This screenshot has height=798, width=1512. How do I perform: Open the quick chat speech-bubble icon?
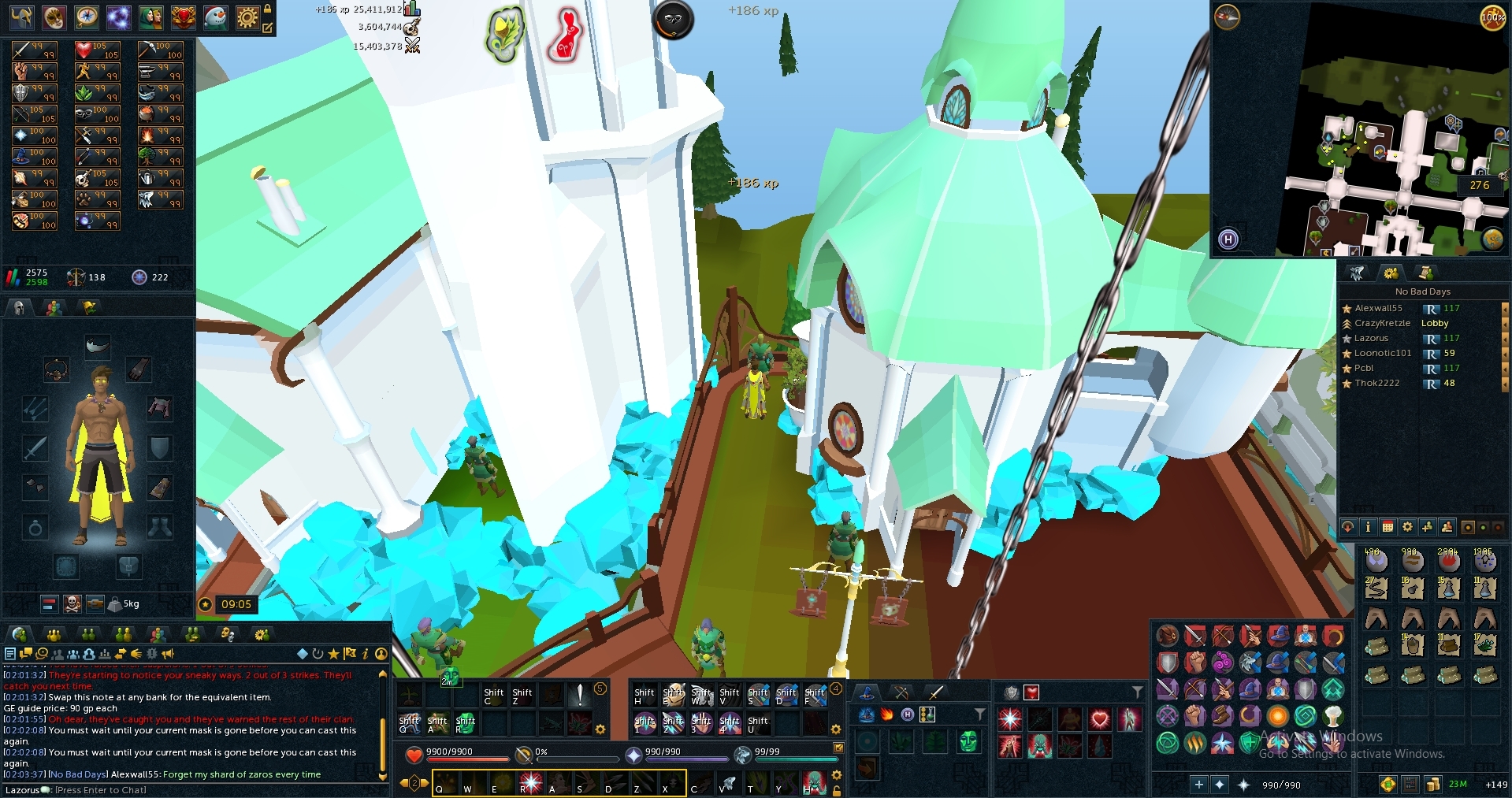point(26,654)
